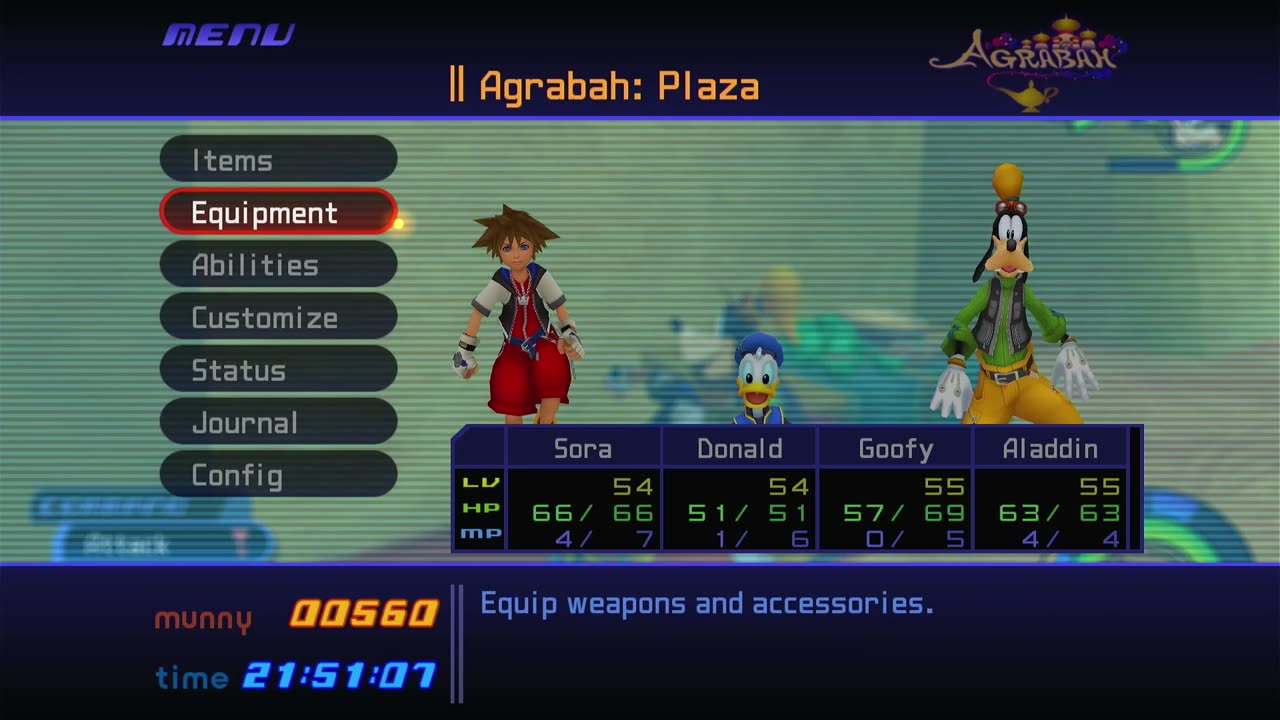This screenshot has height=720, width=1280.
Task: Select the highlighted Equipment option
Action: (x=278, y=213)
